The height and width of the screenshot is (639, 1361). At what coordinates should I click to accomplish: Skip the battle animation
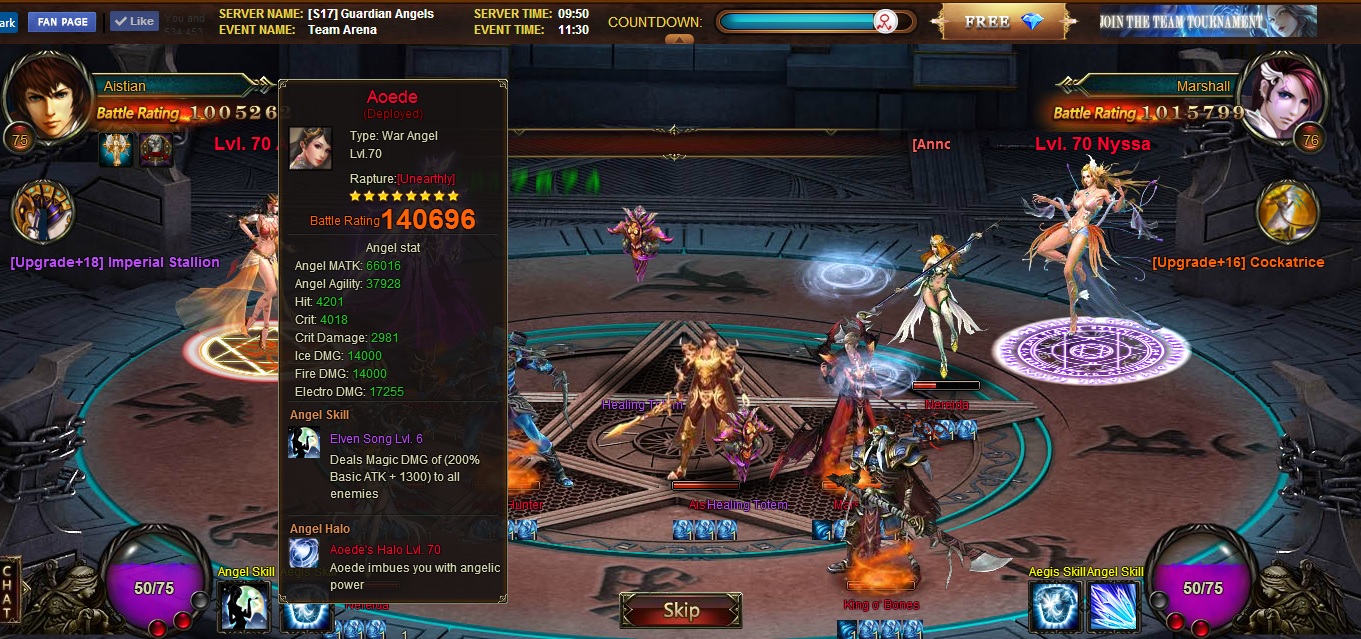[x=681, y=610]
